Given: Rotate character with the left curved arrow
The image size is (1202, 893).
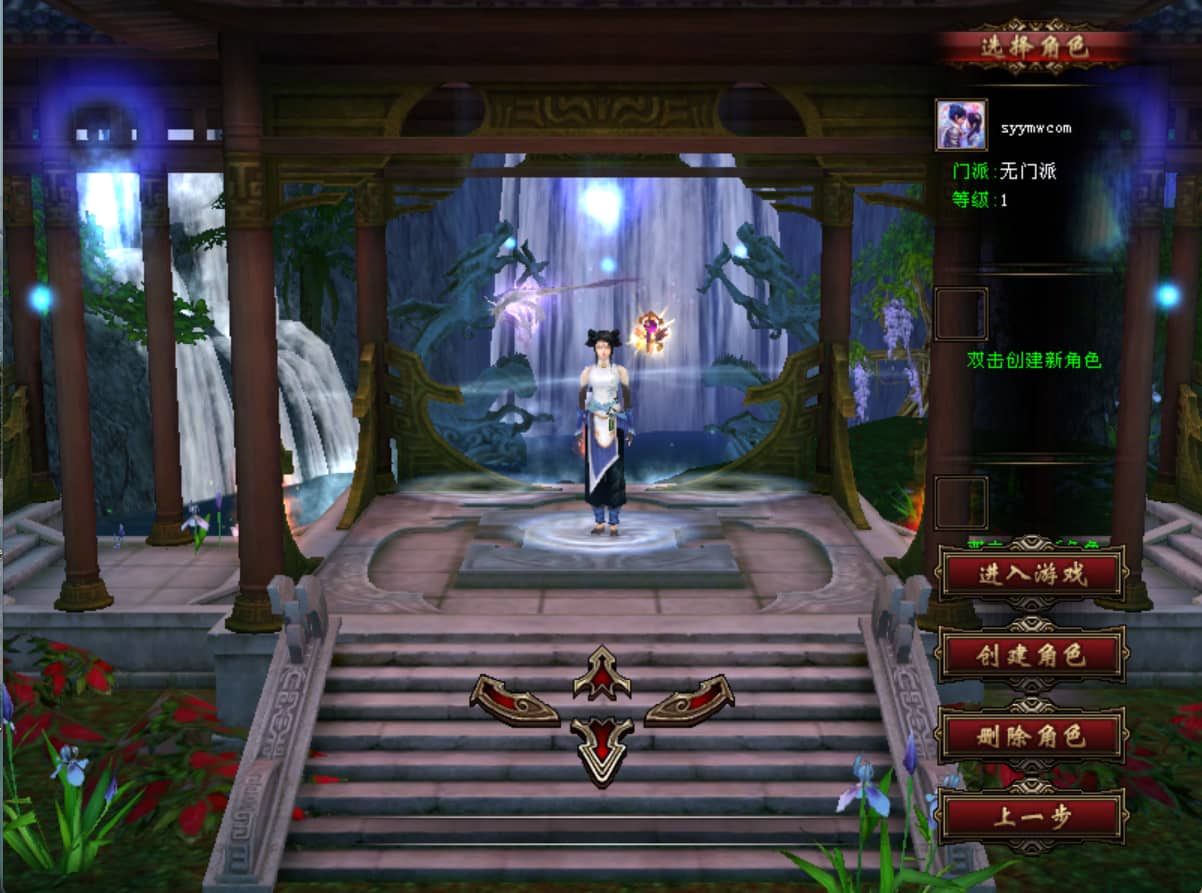Looking at the screenshot, I should click(x=514, y=700).
